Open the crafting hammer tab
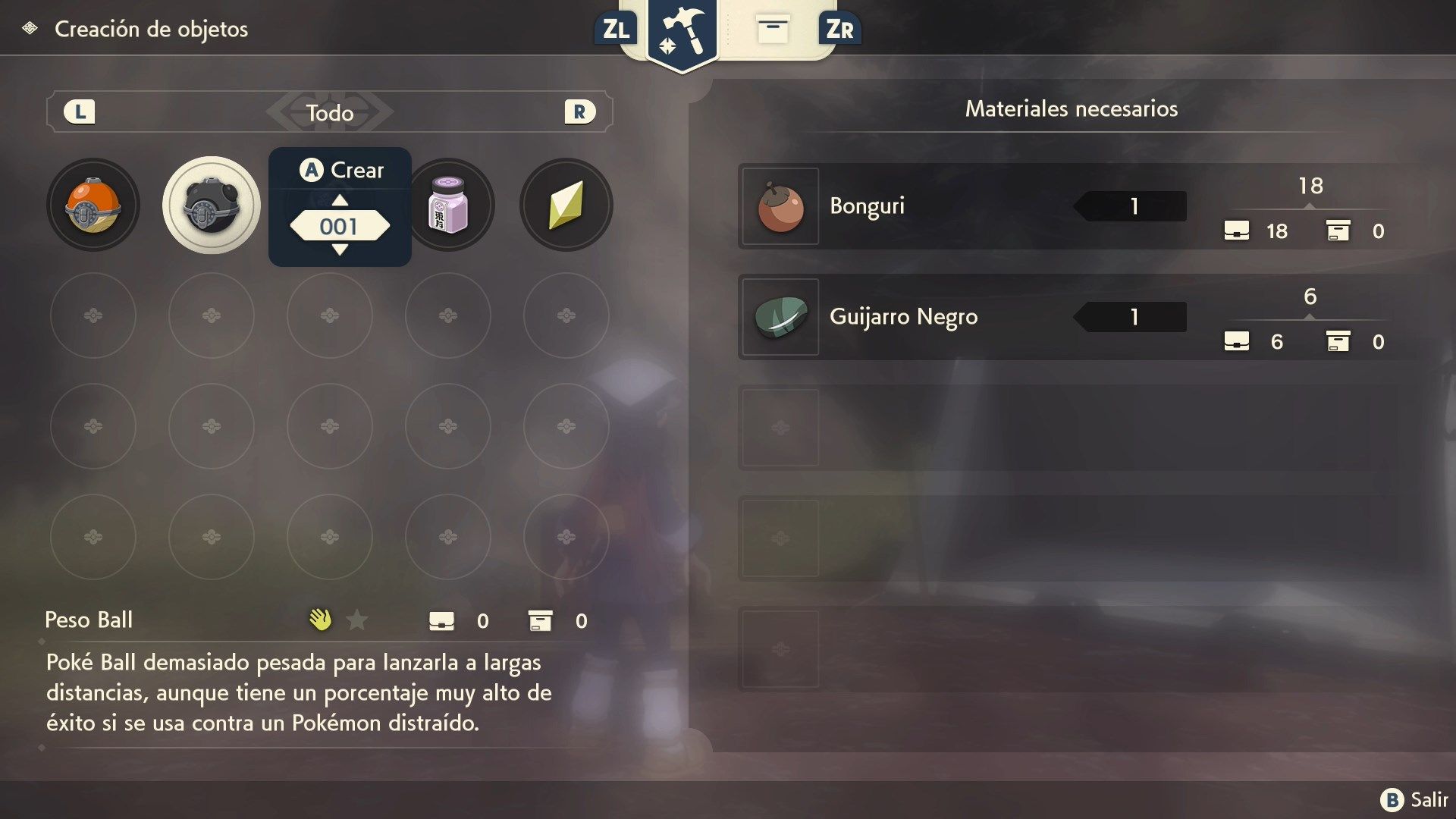This screenshot has width=1456, height=819. [682, 32]
